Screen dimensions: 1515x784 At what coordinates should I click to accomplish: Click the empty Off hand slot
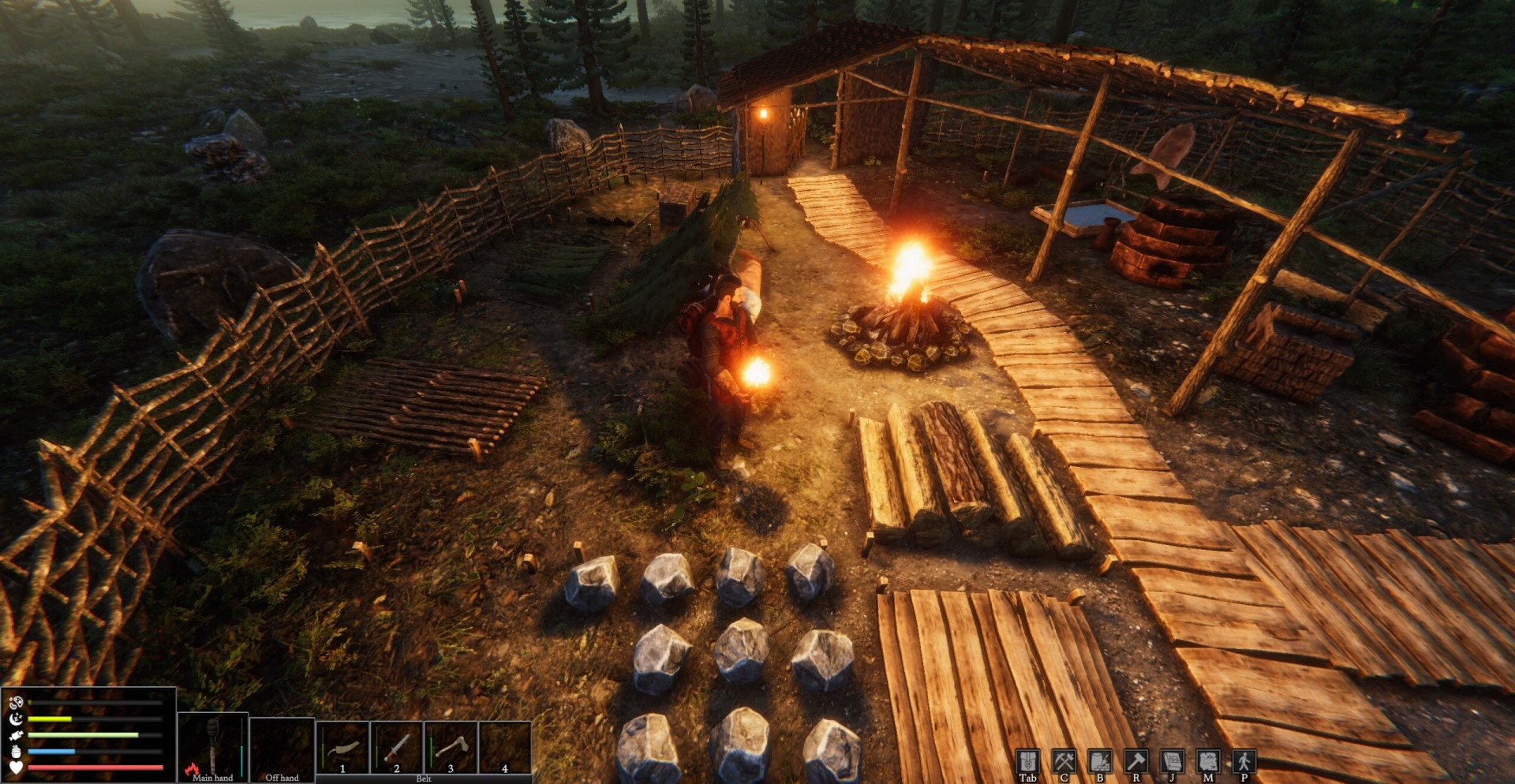click(282, 745)
